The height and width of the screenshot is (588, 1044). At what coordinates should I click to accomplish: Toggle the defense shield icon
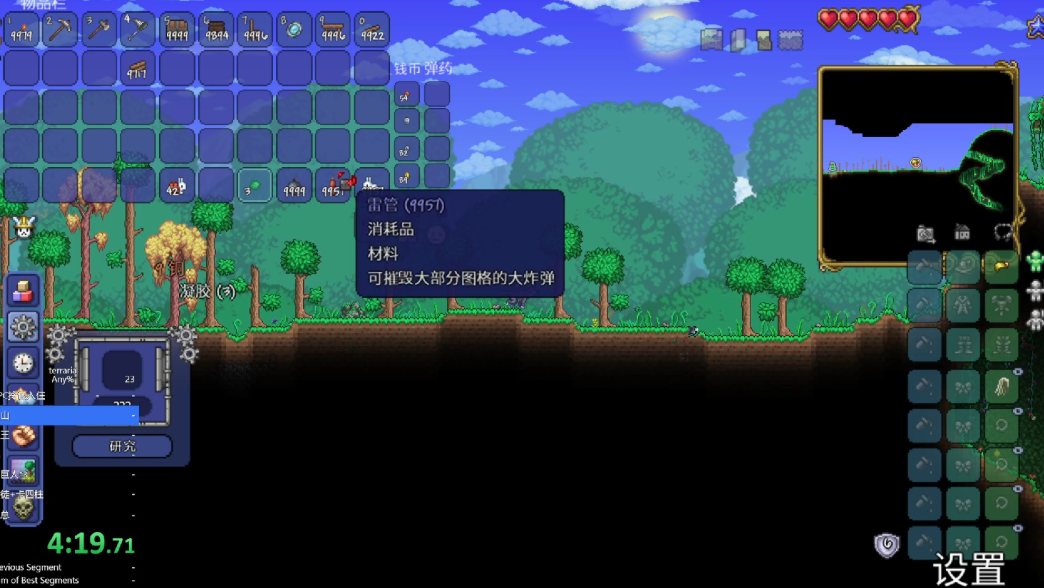[x=886, y=544]
